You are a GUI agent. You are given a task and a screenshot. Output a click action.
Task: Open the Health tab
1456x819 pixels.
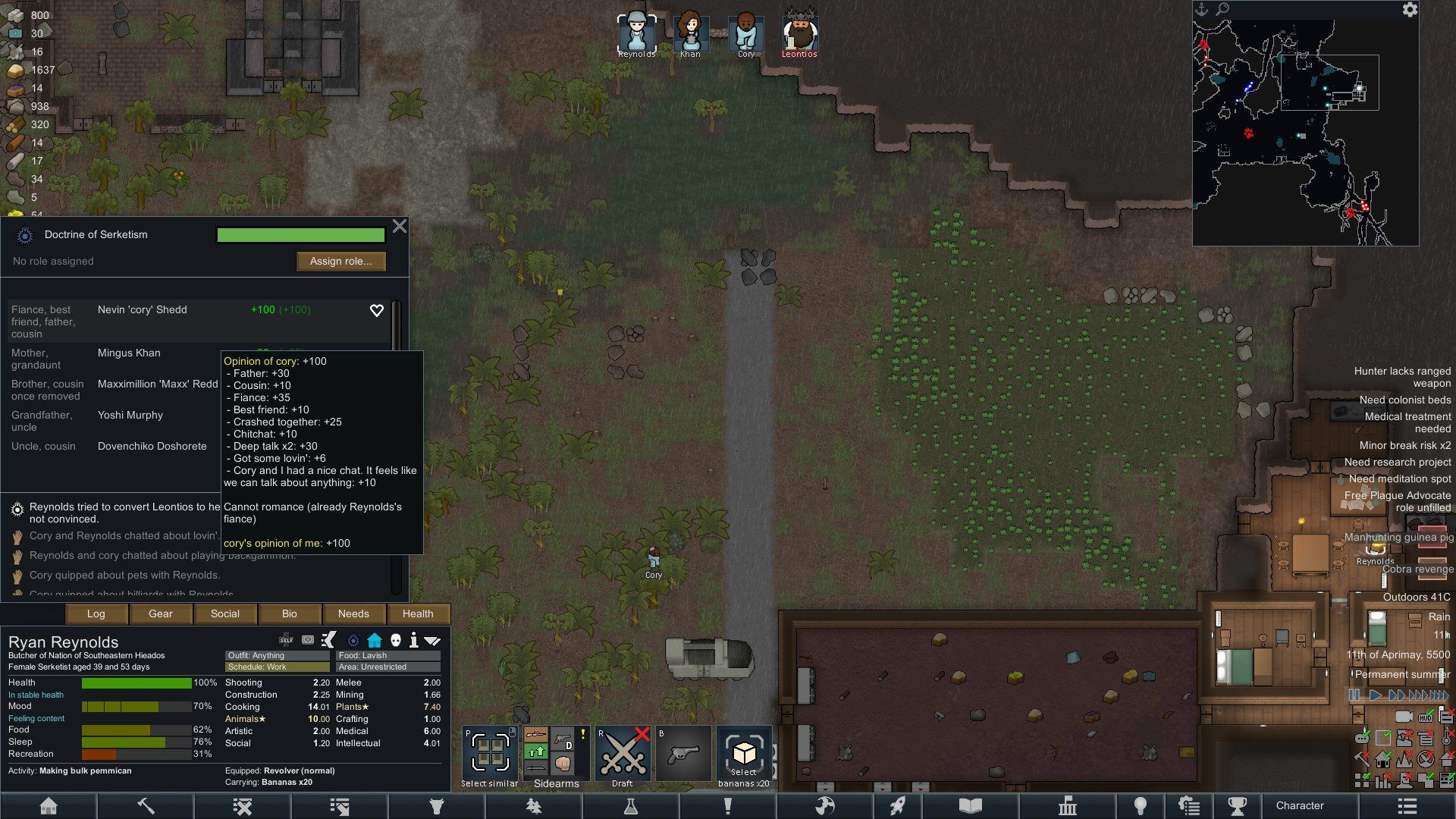point(418,613)
